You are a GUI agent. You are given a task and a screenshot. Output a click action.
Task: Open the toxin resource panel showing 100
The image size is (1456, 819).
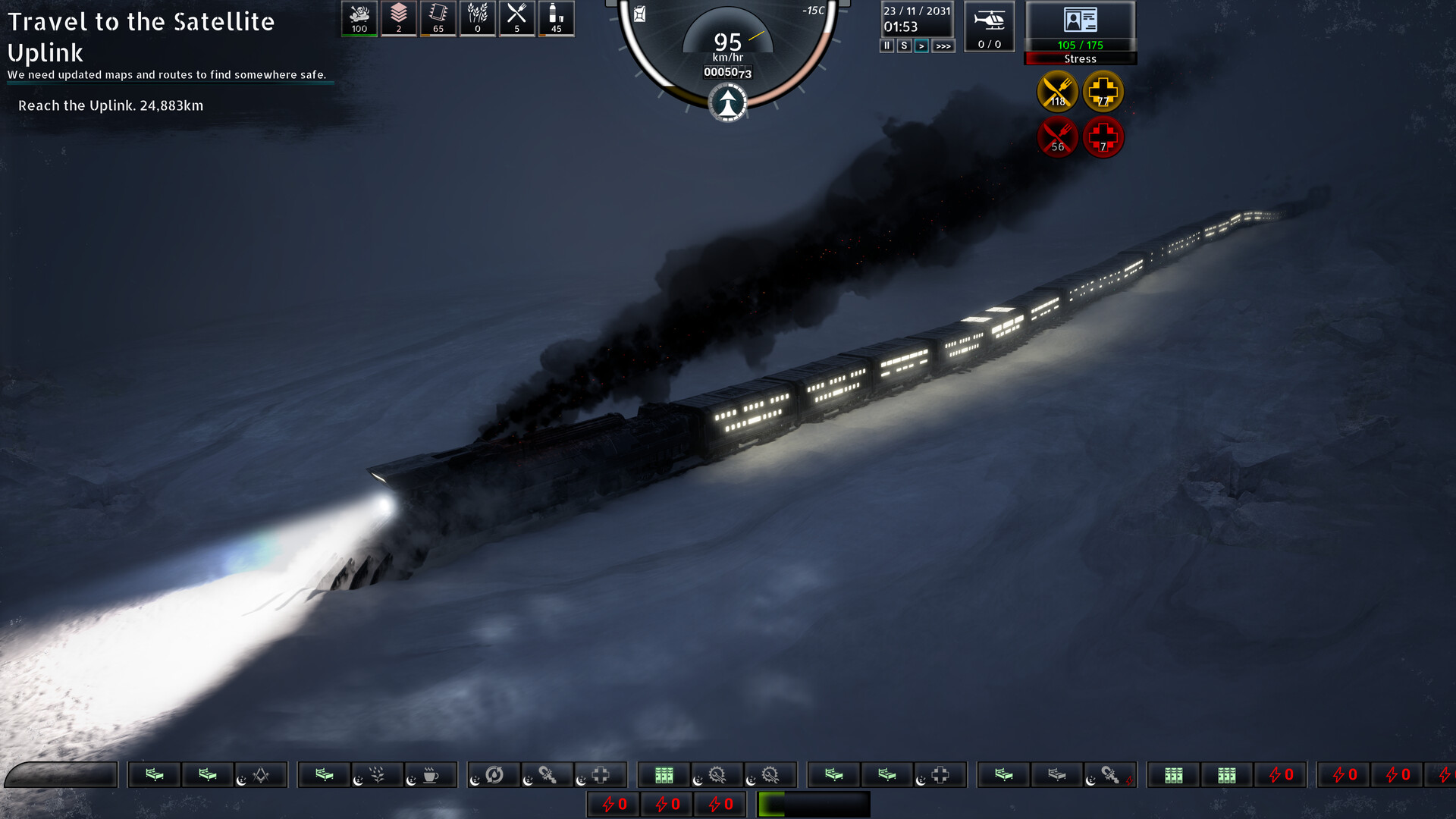tap(359, 18)
